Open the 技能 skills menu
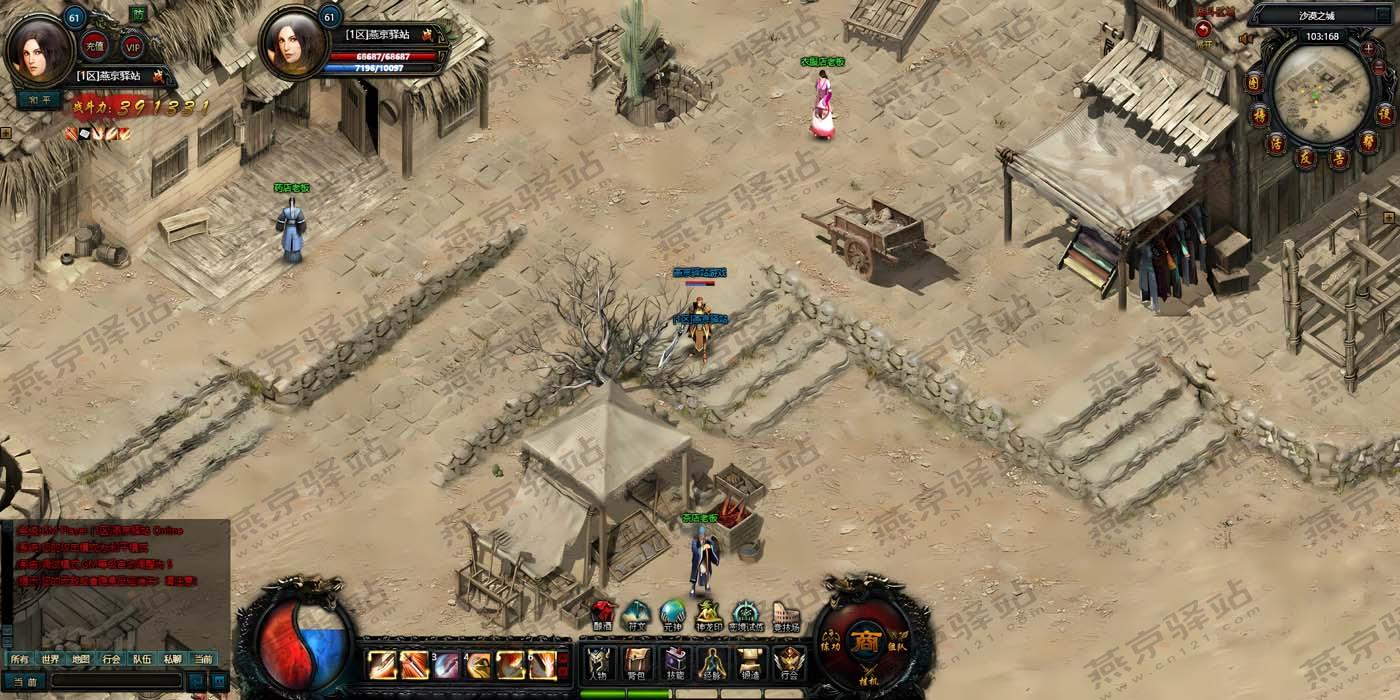Image resolution: width=1400 pixels, height=700 pixels. coord(674,663)
